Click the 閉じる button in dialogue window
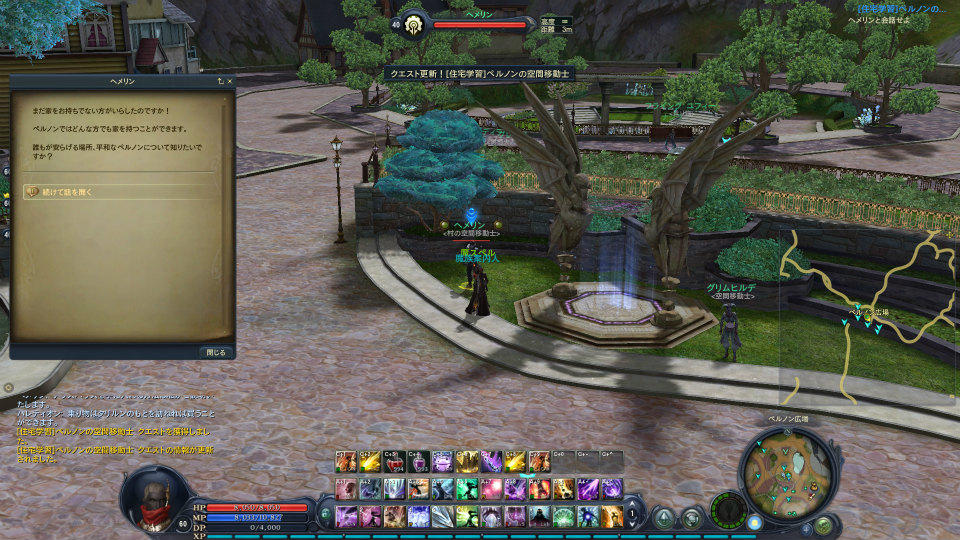This screenshot has width=960, height=540. [216, 352]
